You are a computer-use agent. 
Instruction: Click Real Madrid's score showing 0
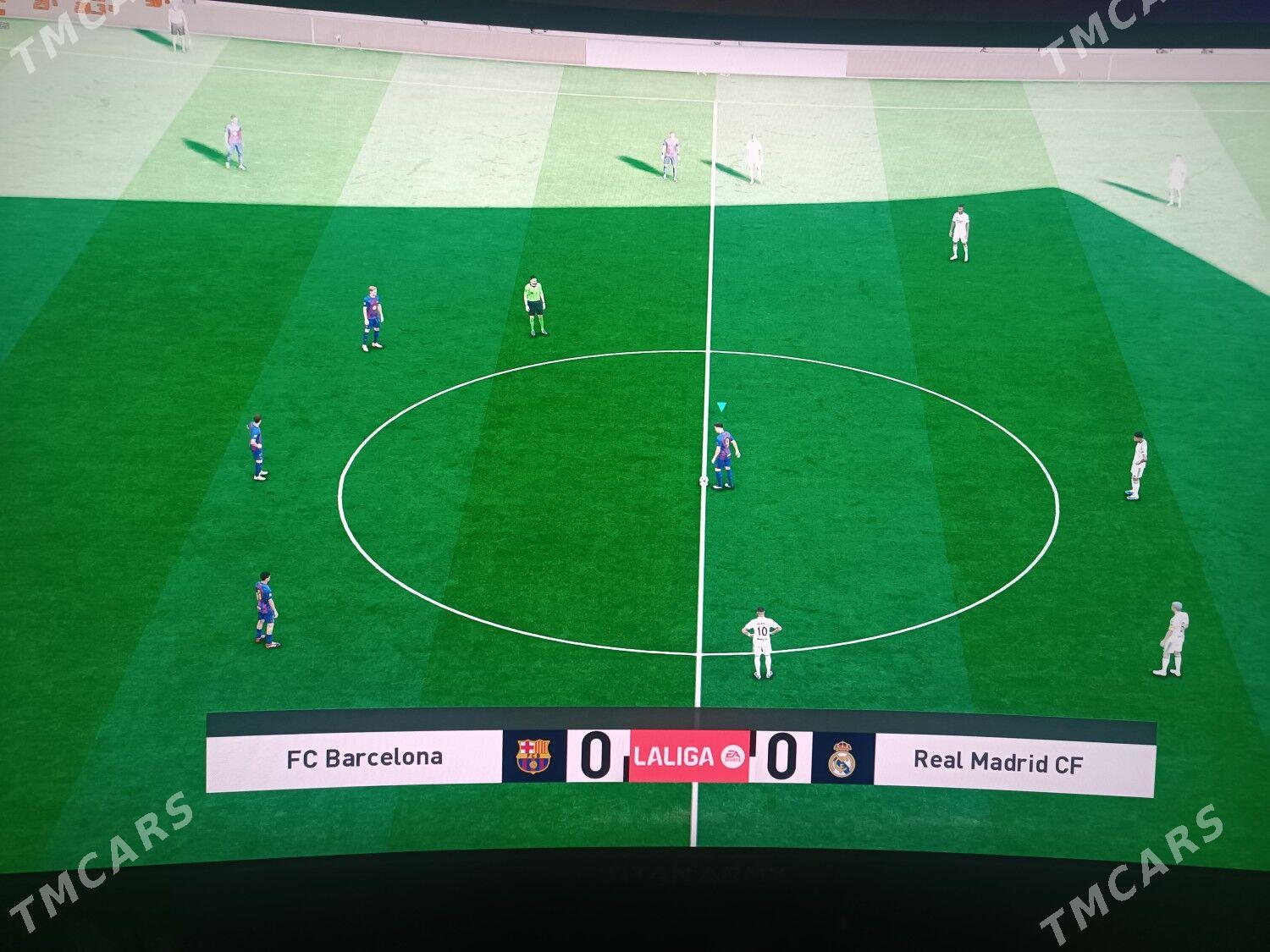click(784, 756)
